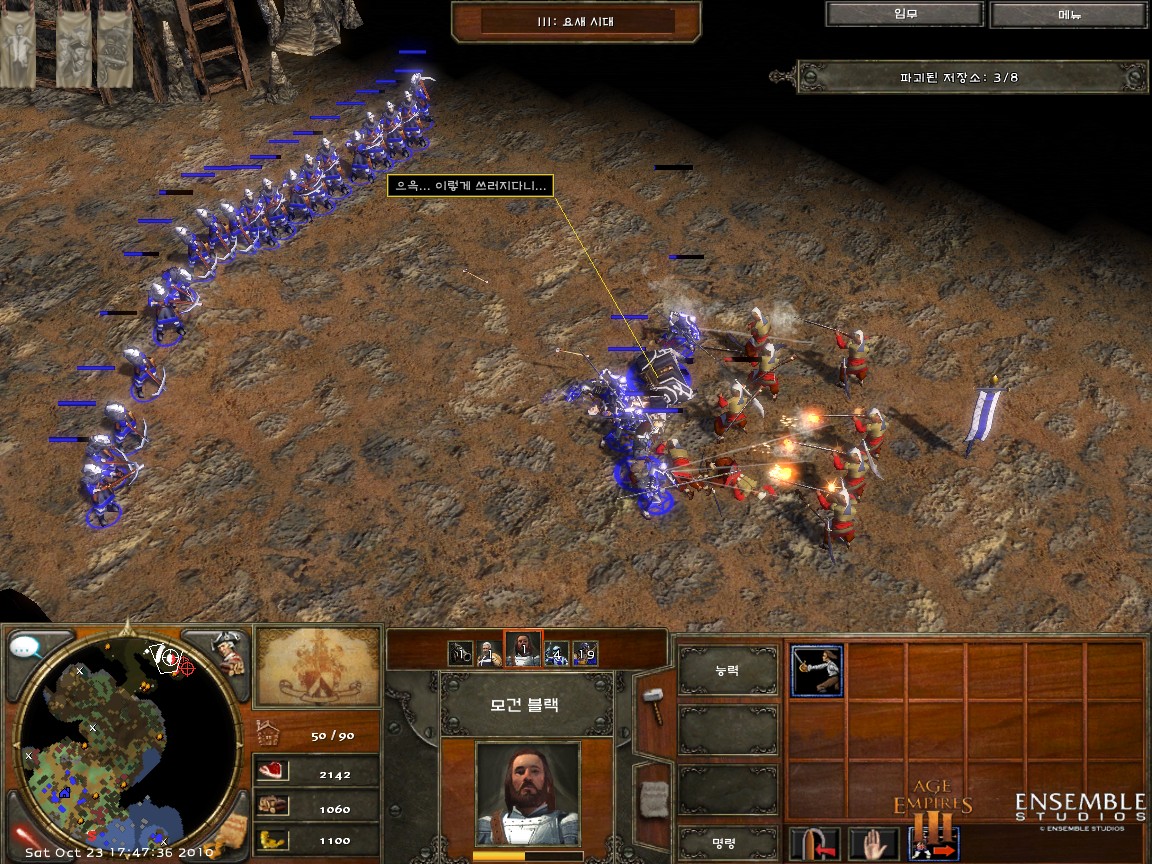Click the 모건 블랙 hero portrait
The image size is (1152, 864).
527,794
